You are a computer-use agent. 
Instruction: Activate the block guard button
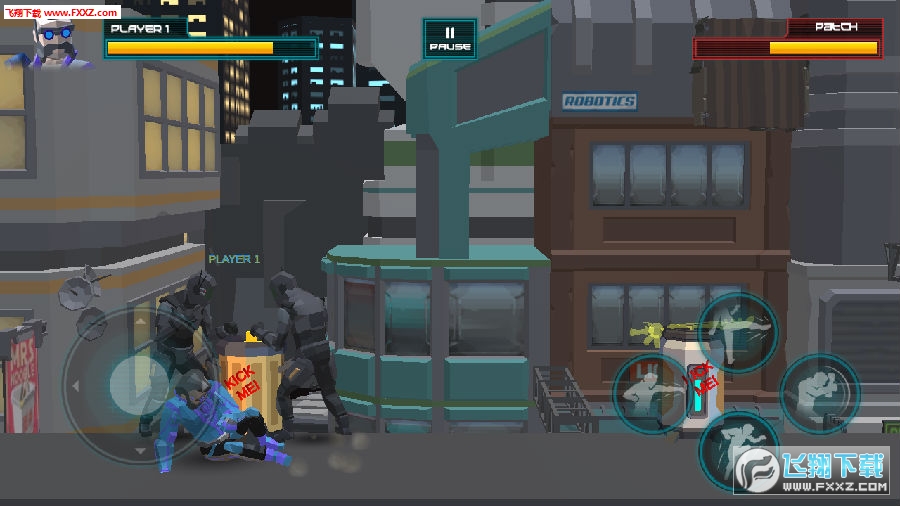tap(819, 393)
